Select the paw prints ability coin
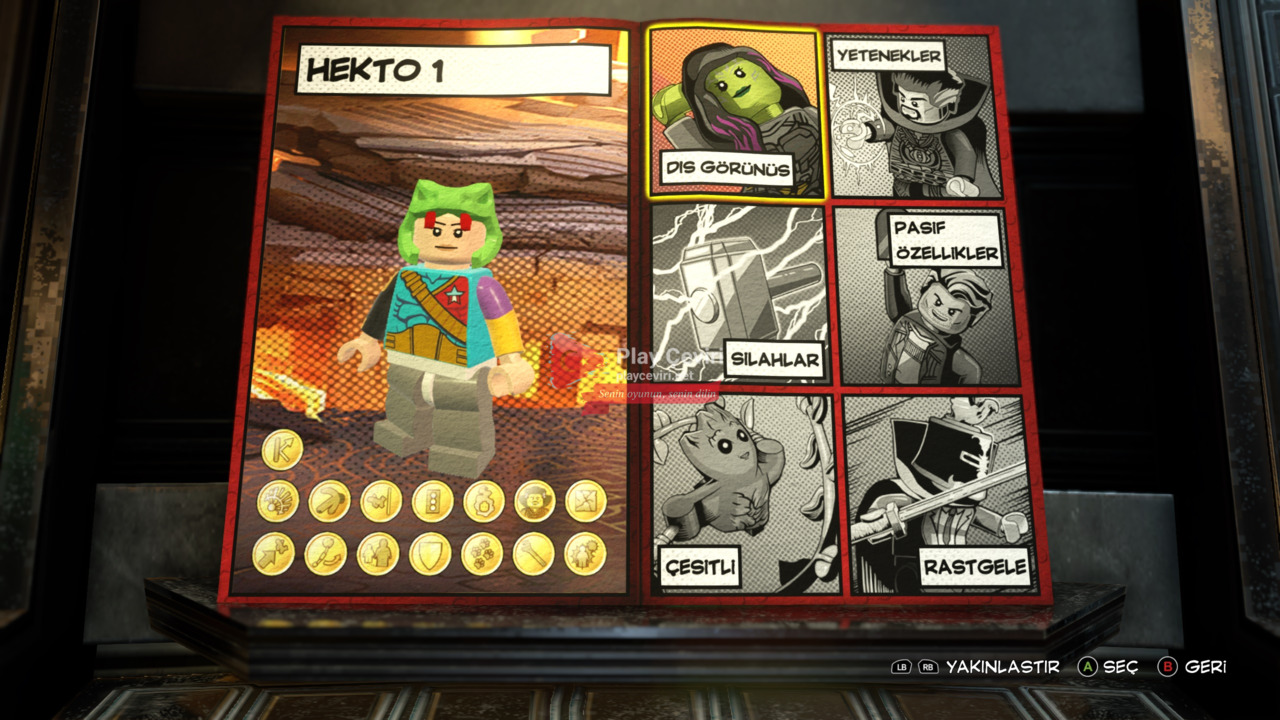The image size is (1280, 720). tap(482, 553)
